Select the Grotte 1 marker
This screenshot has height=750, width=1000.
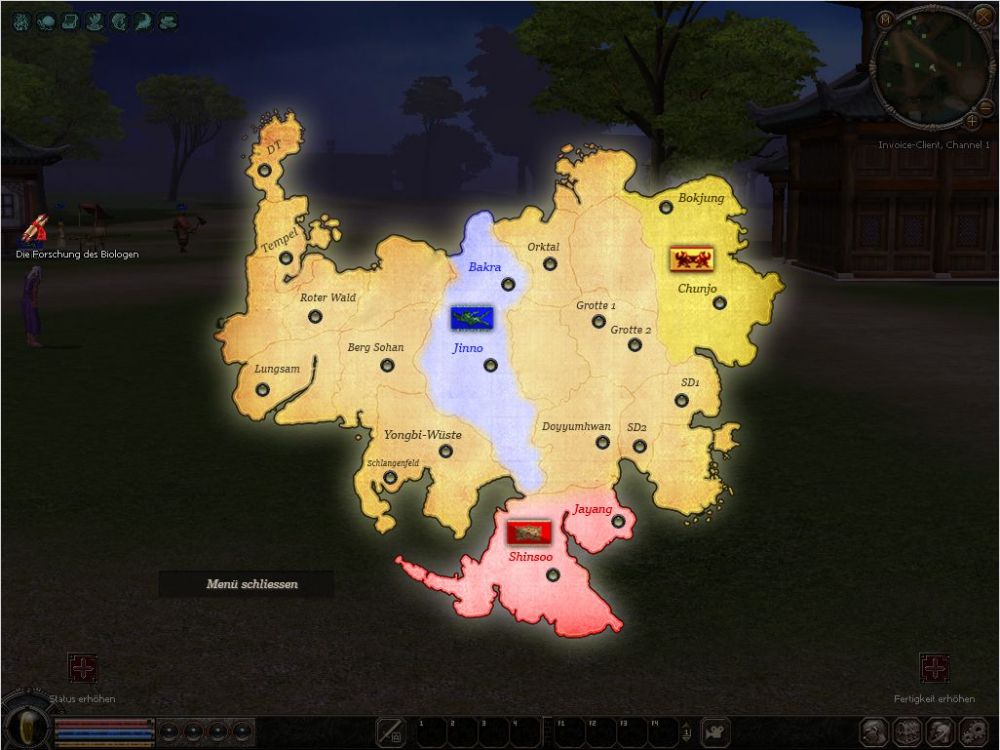click(x=598, y=321)
